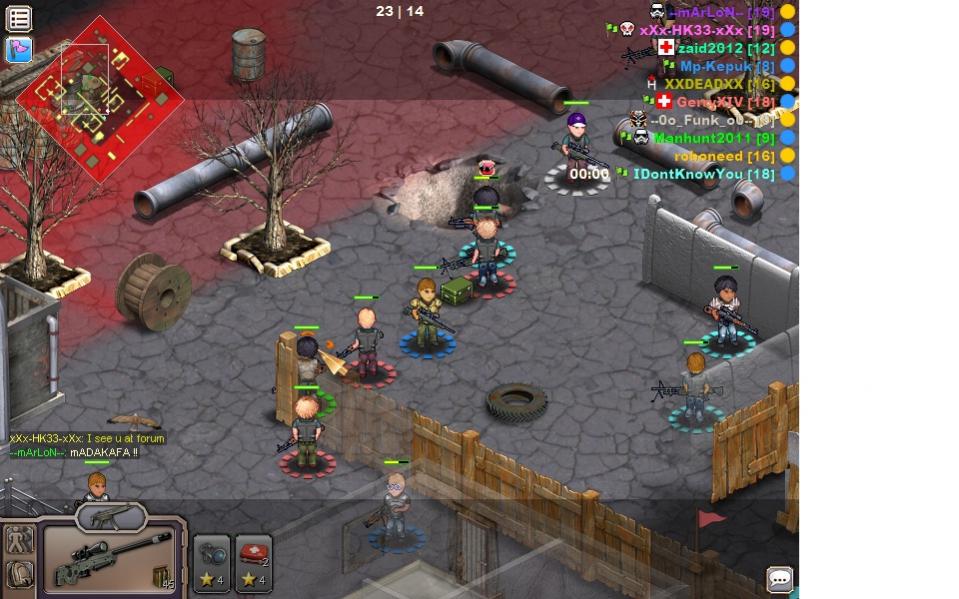This screenshot has height=599, width=959.
Task: Switch to the secondary submachine gun
Action: pos(111,516)
